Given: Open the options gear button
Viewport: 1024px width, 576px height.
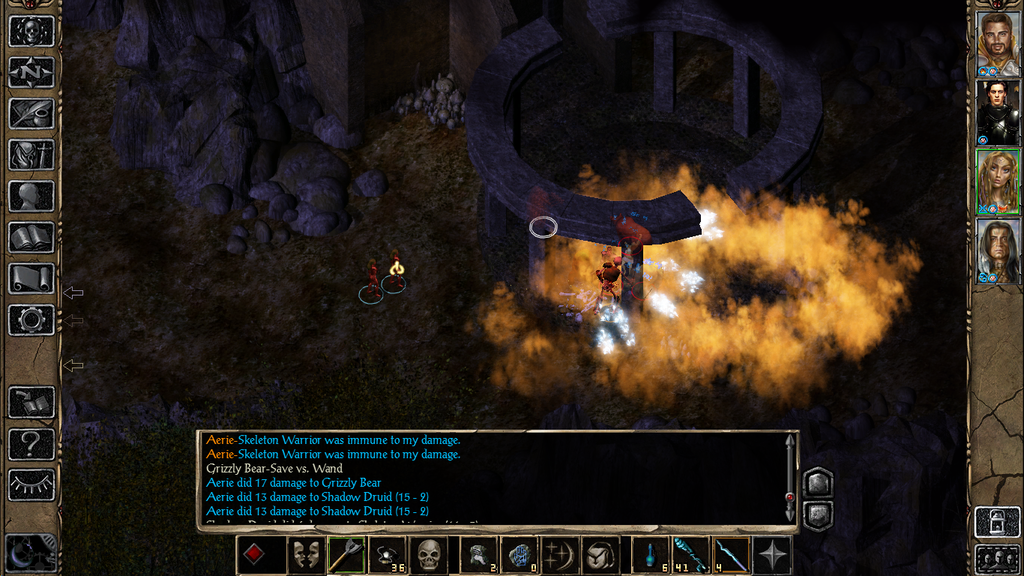Looking at the screenshot, I should [31, 320].
